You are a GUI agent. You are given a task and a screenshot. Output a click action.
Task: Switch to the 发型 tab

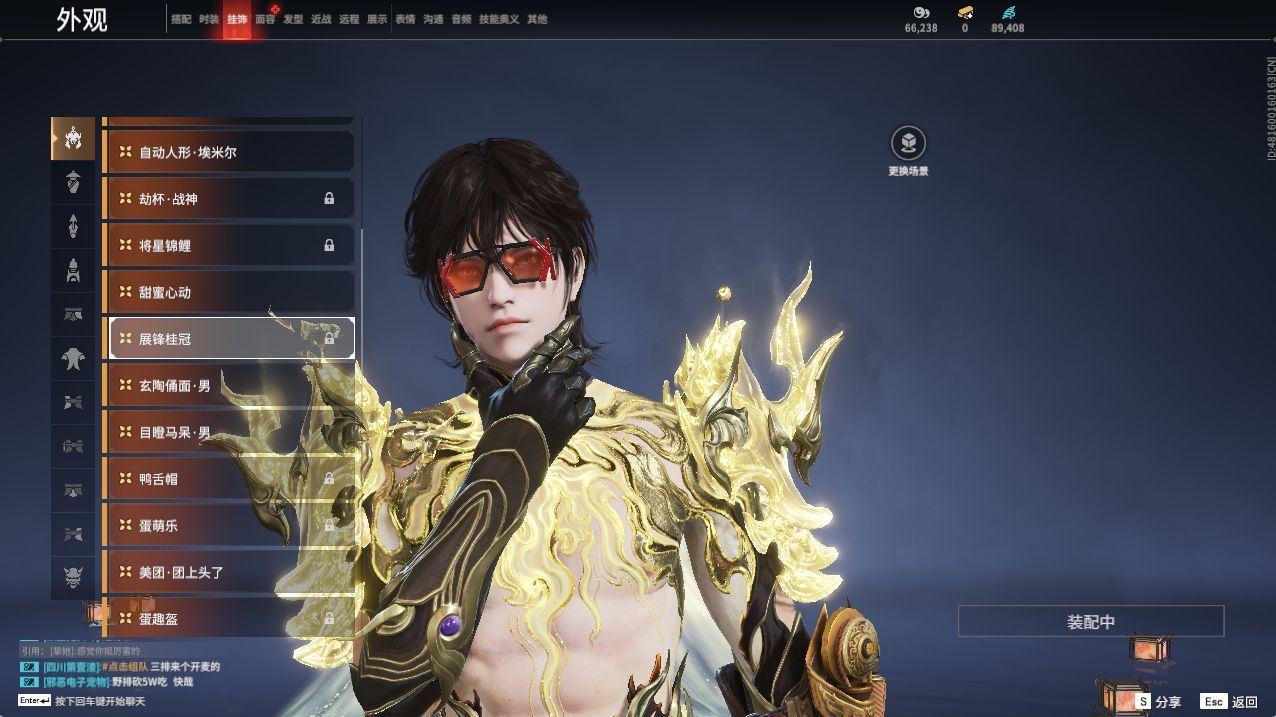pos(293,19)
